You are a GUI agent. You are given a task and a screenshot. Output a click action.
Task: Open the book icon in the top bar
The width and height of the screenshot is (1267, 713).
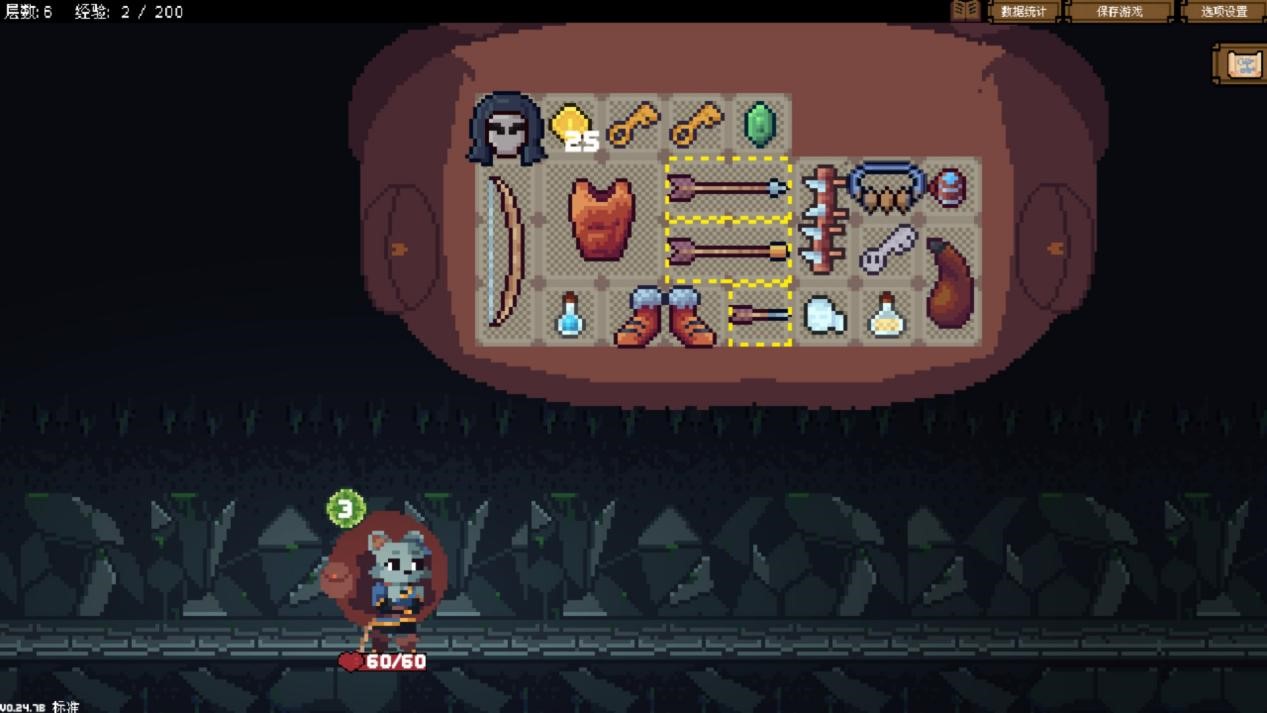coord(965,11)
